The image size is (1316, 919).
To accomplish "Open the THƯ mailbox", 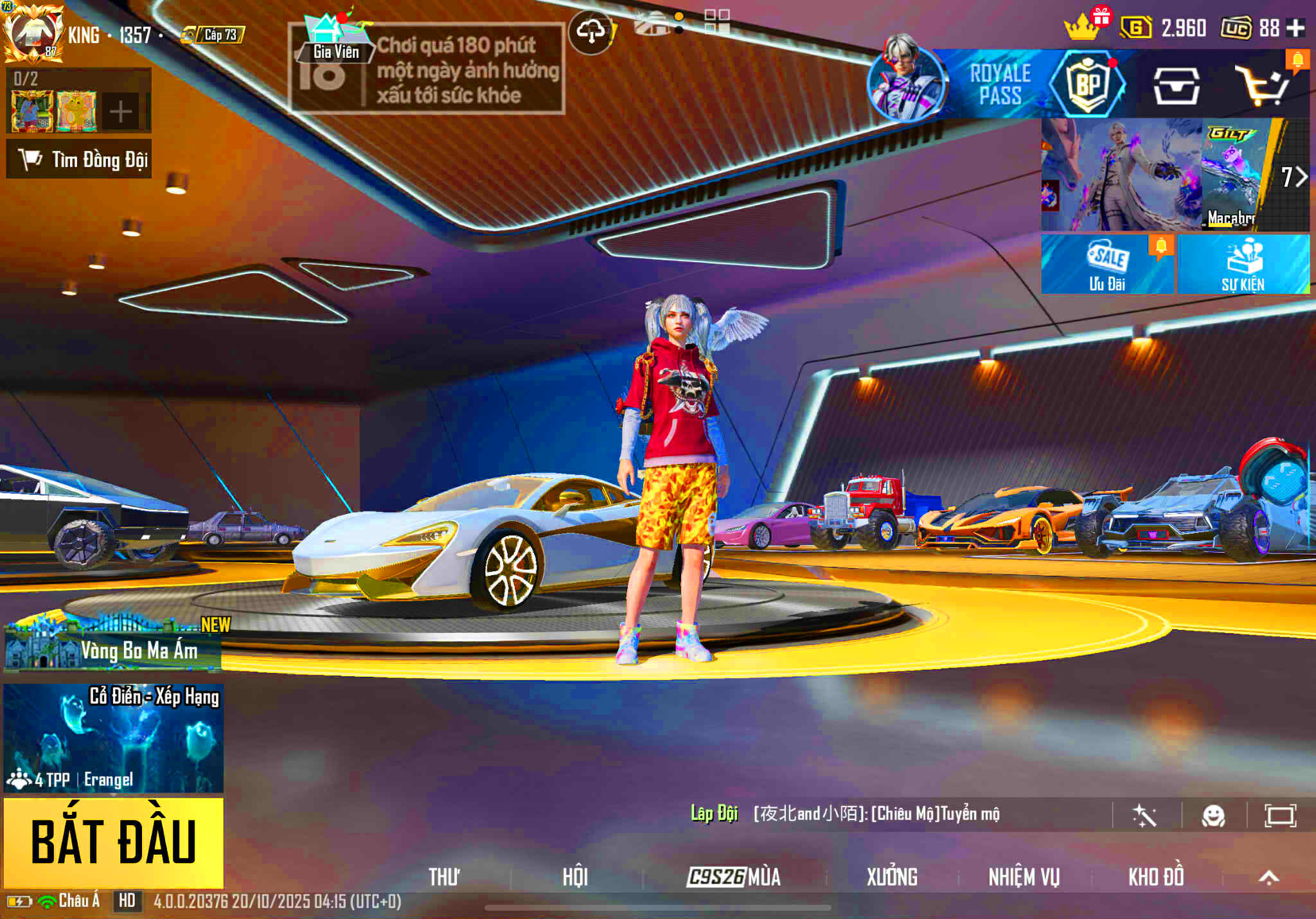I will coord(444,877).
